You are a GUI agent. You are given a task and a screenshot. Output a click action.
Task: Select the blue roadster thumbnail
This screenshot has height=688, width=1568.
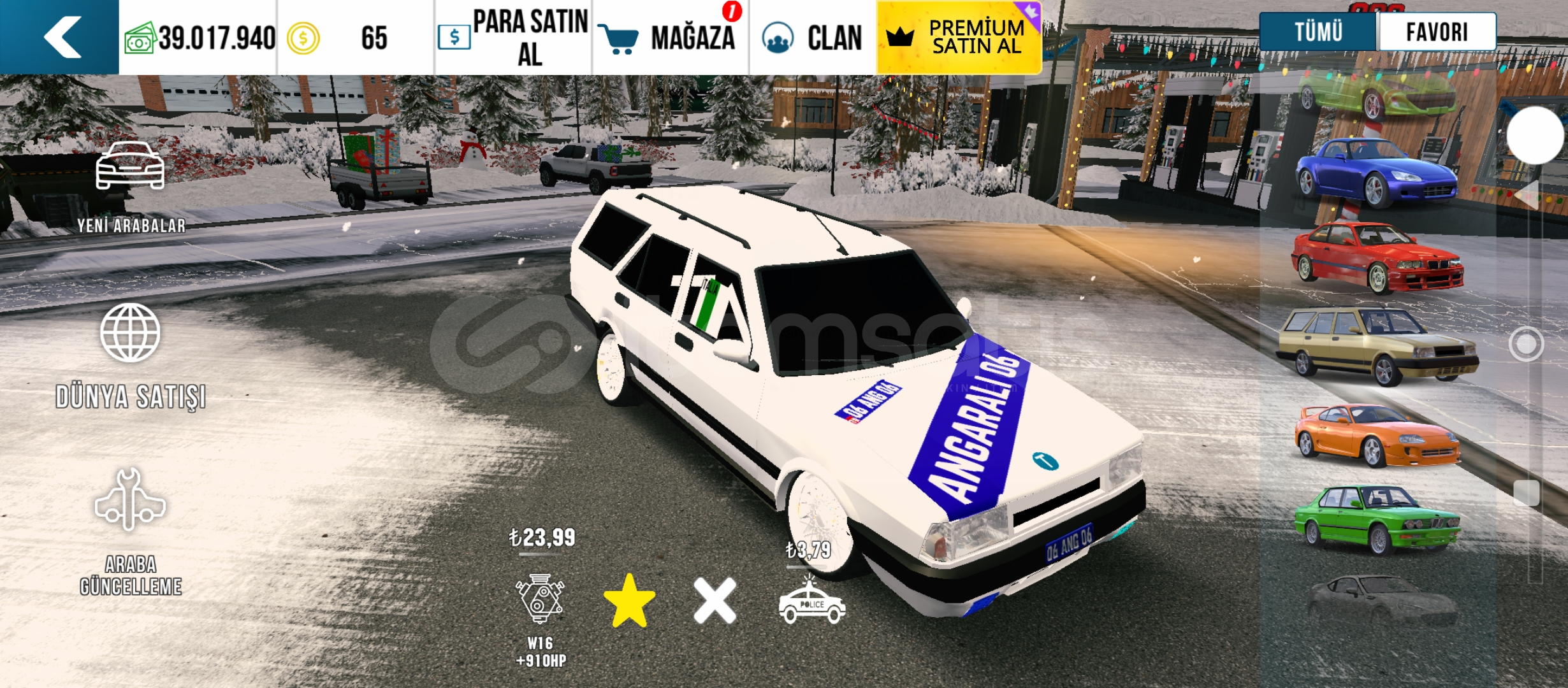coord(1377,172)
